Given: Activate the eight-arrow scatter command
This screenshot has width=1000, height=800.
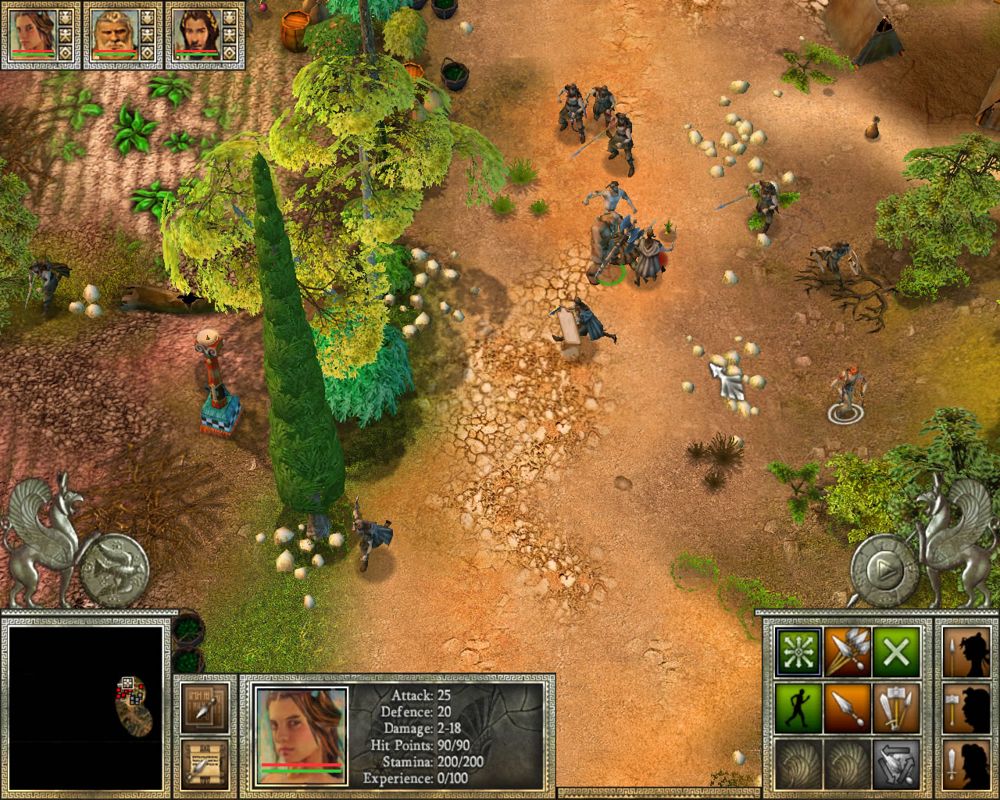Looking at the screenshot, I should click(799, 652).
